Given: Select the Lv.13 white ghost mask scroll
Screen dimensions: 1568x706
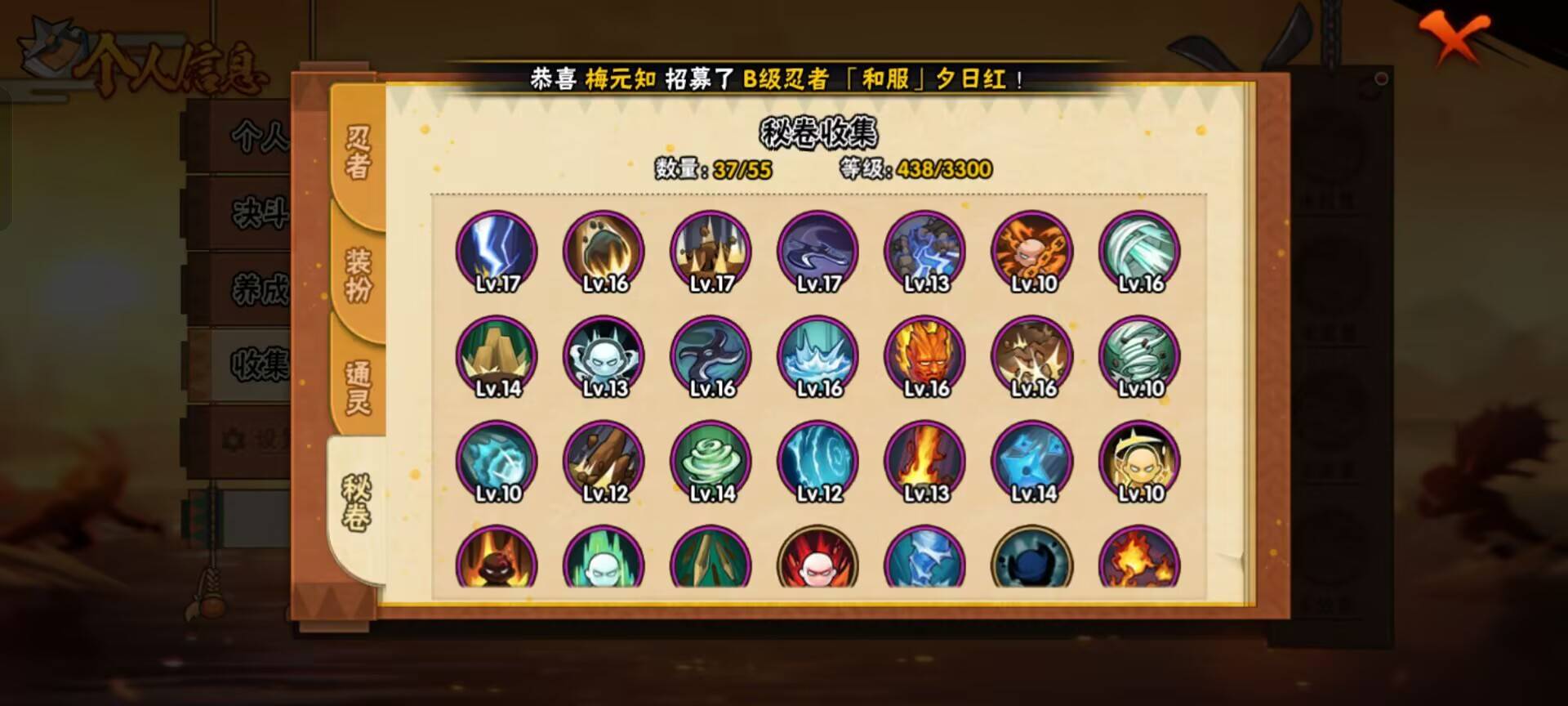Looking at the screenshot, I should pos(602,355).
